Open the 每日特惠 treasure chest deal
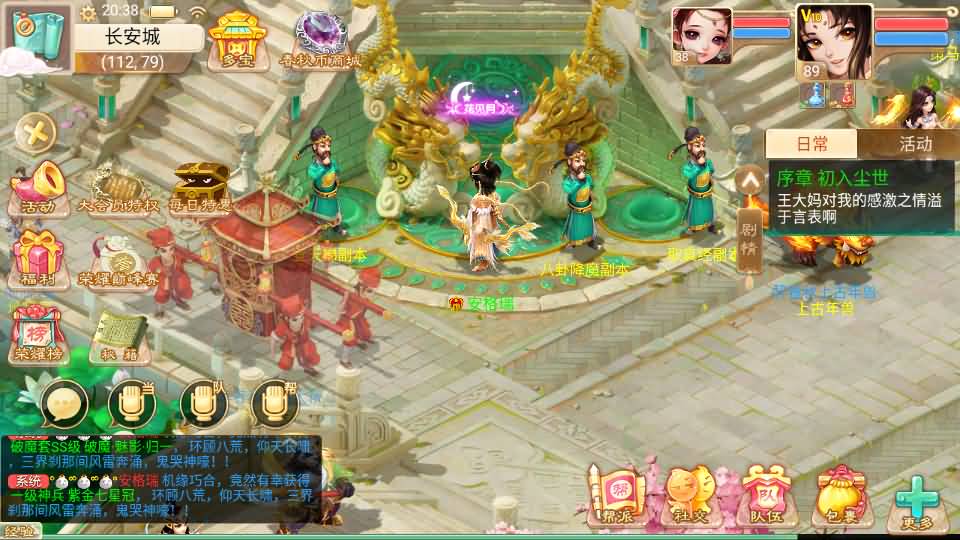 [200, 189]
